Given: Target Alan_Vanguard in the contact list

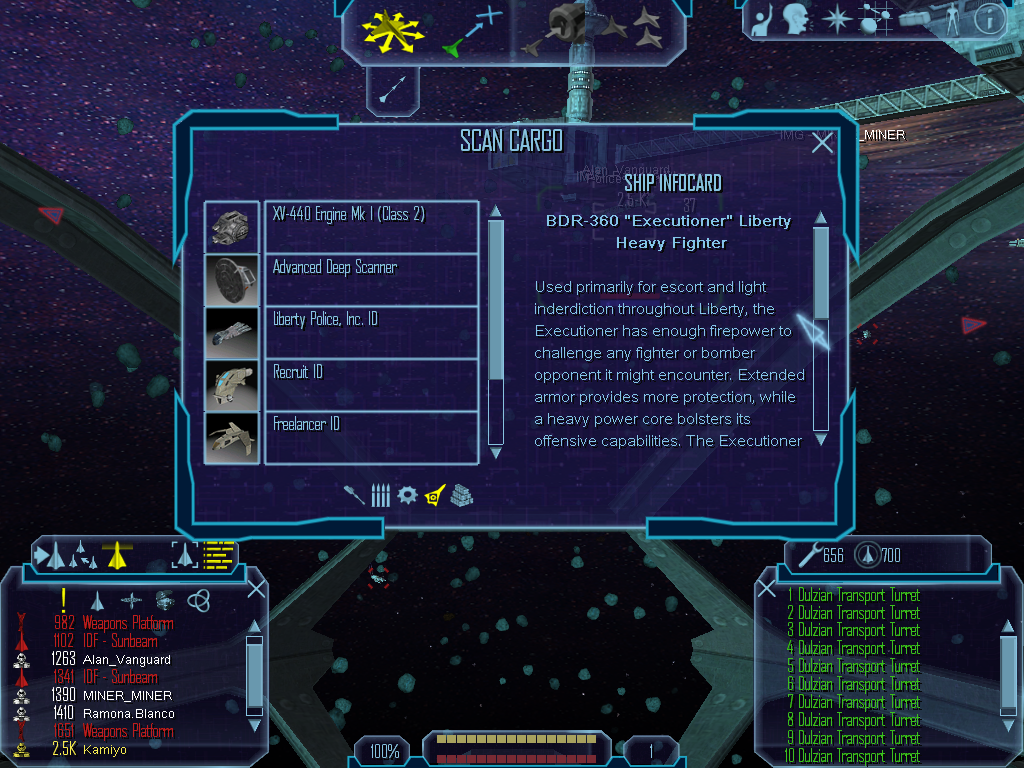Looking at the screenshot, I should [x=126, y=660].
